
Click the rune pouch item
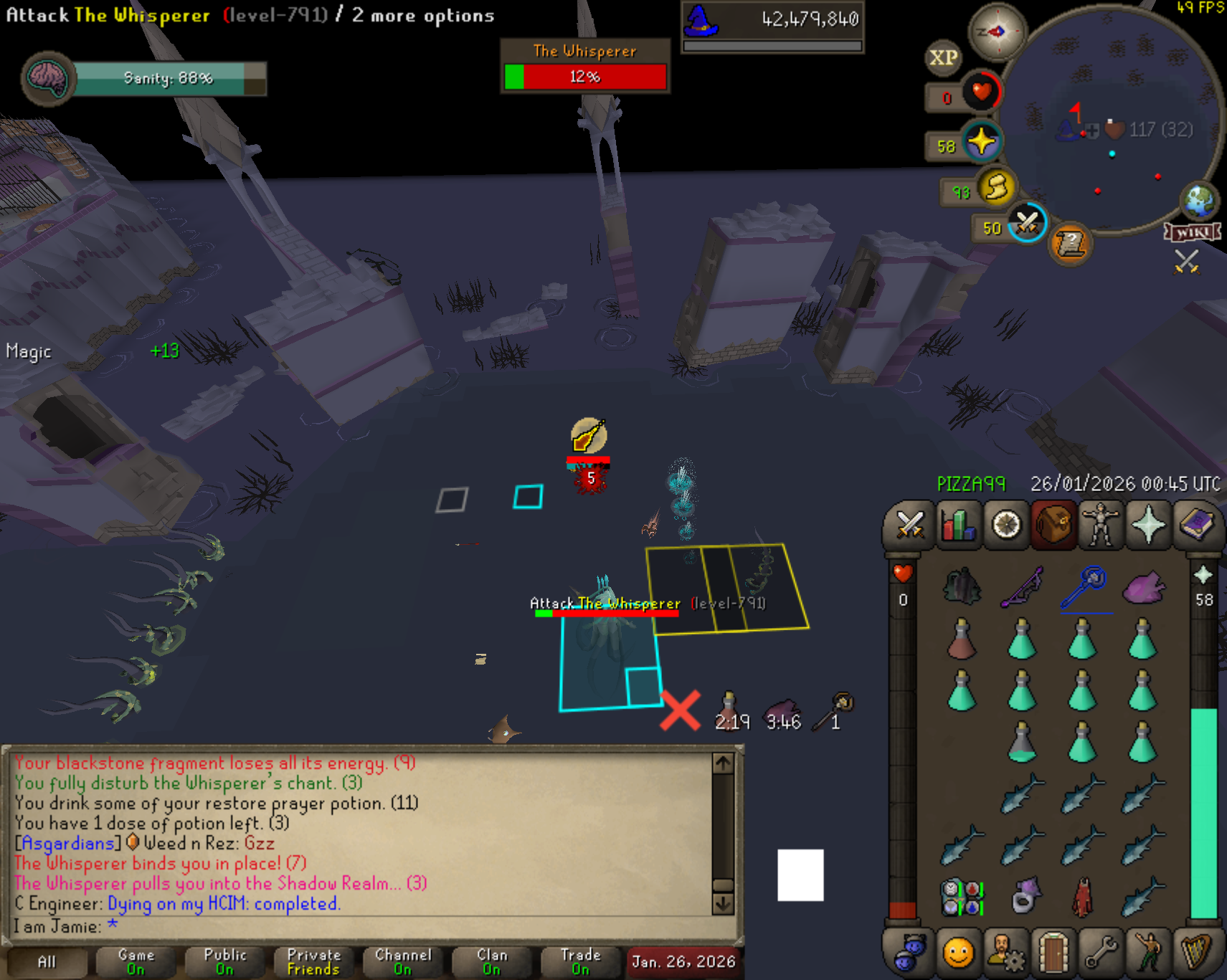[x=961, y=897]
